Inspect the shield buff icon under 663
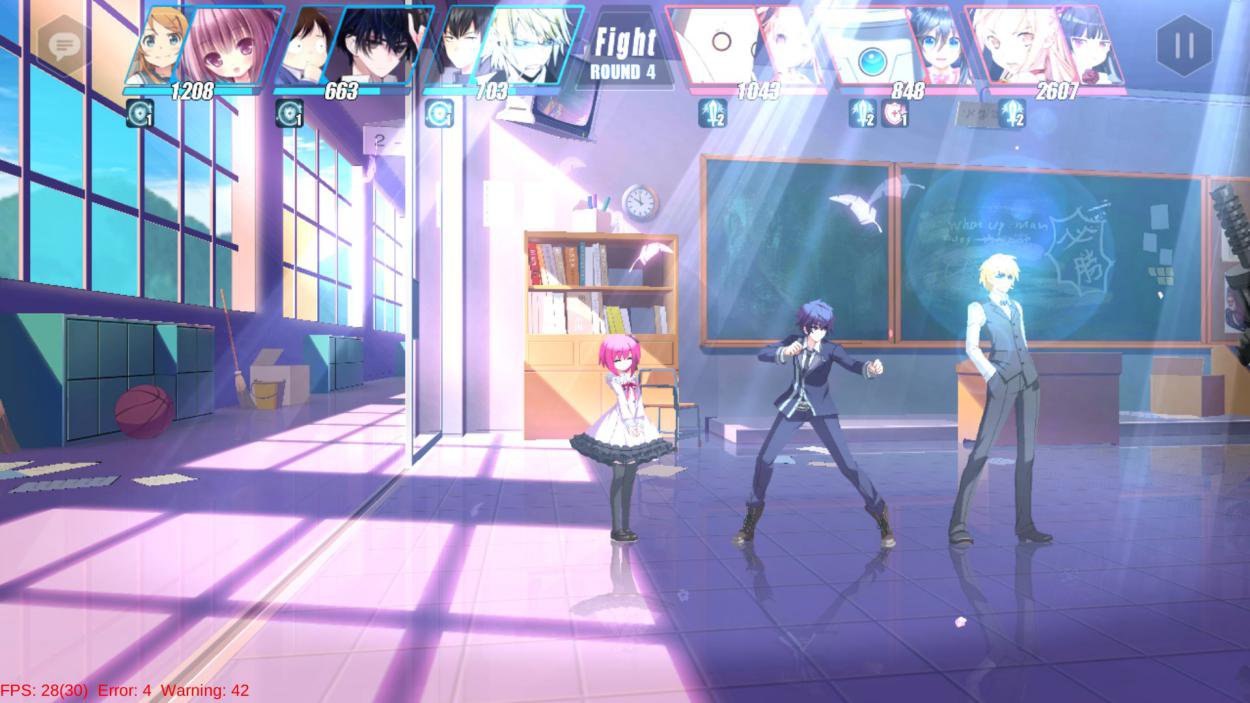Screen dimensions: 1250x703 click(289, 113)
